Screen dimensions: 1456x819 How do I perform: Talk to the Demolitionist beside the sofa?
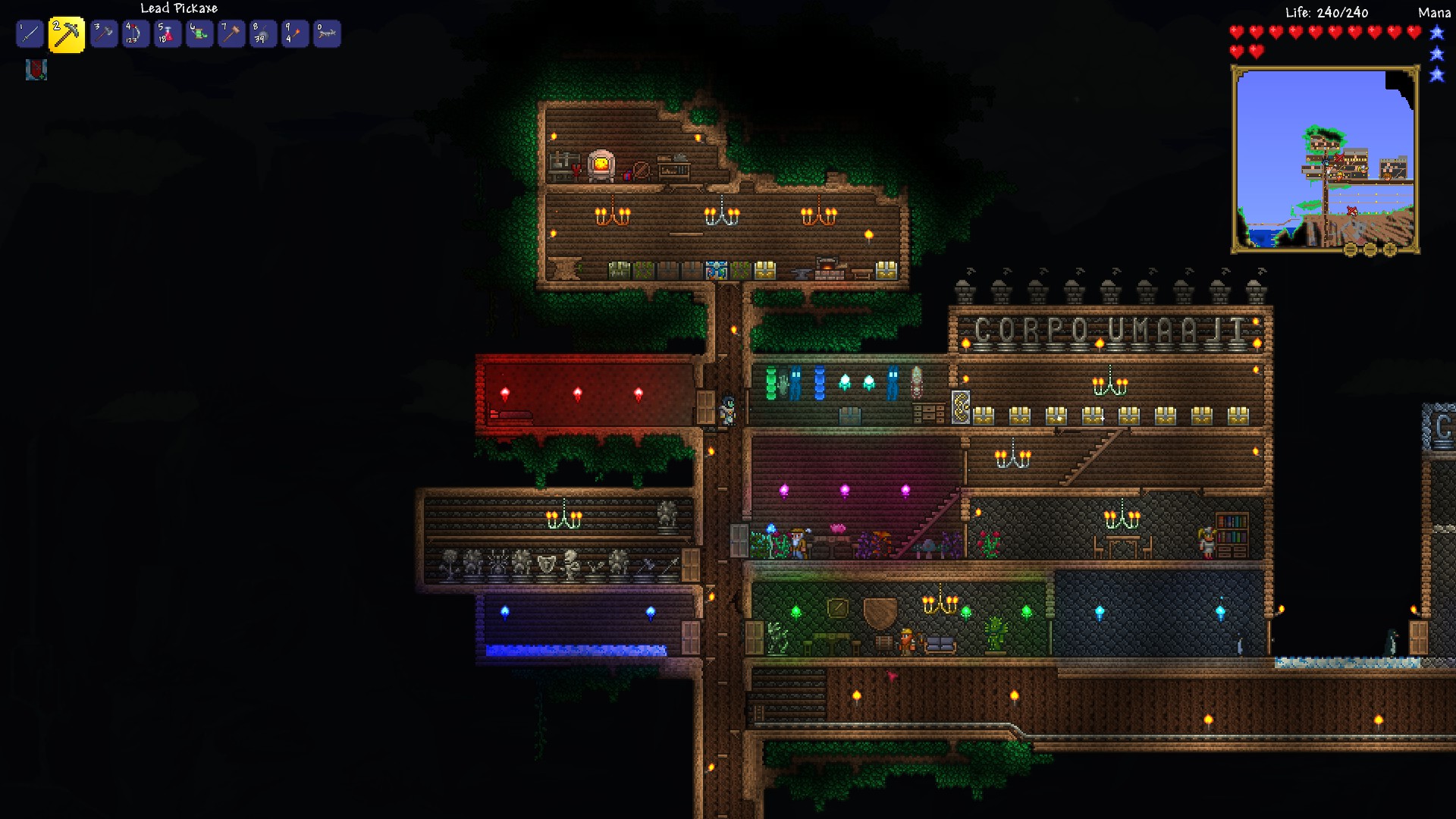(x=908, y=641)
